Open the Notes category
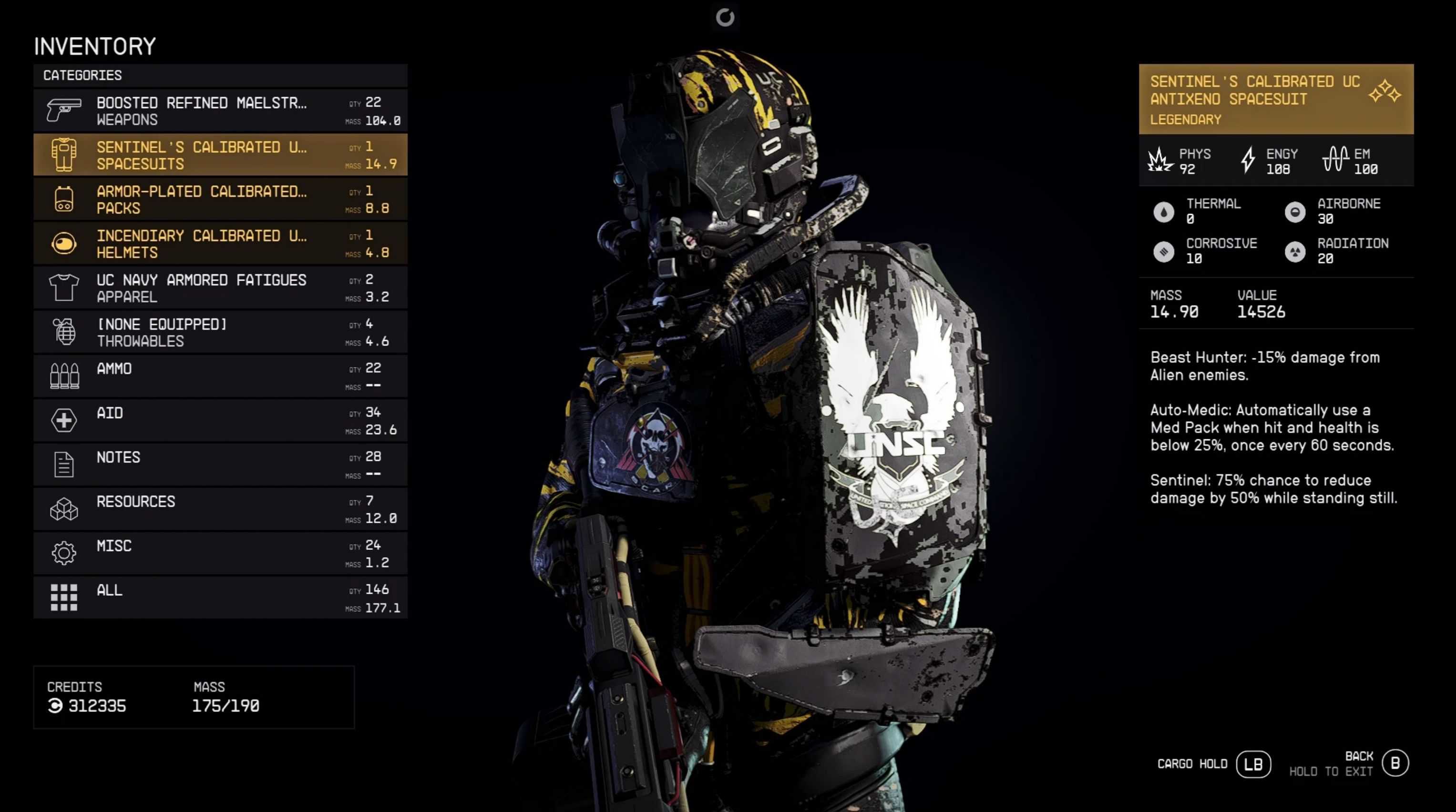This screenshot has height=812, width=1456. point(220,465)
